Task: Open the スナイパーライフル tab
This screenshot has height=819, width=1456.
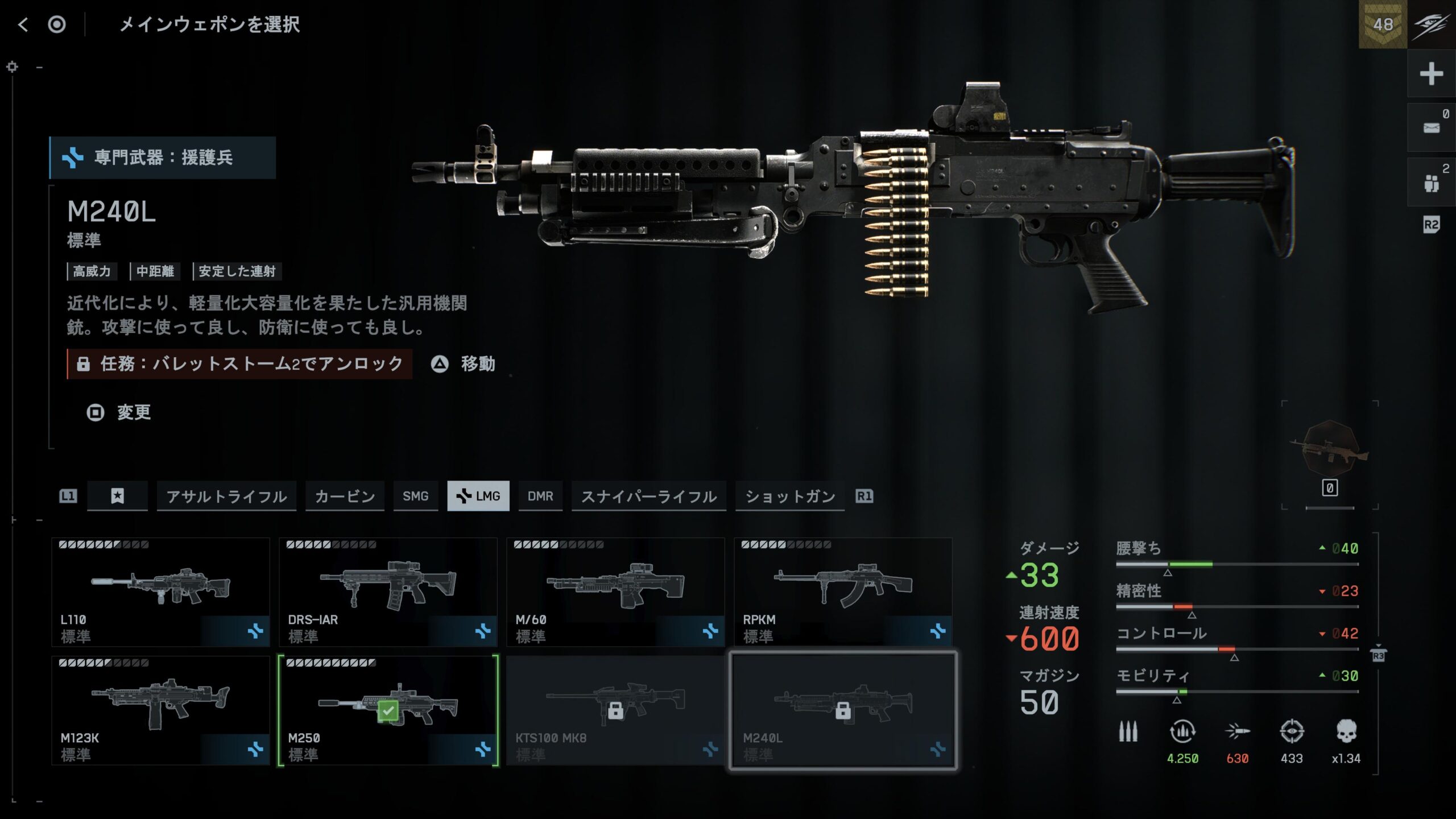Action: (648, 497)
